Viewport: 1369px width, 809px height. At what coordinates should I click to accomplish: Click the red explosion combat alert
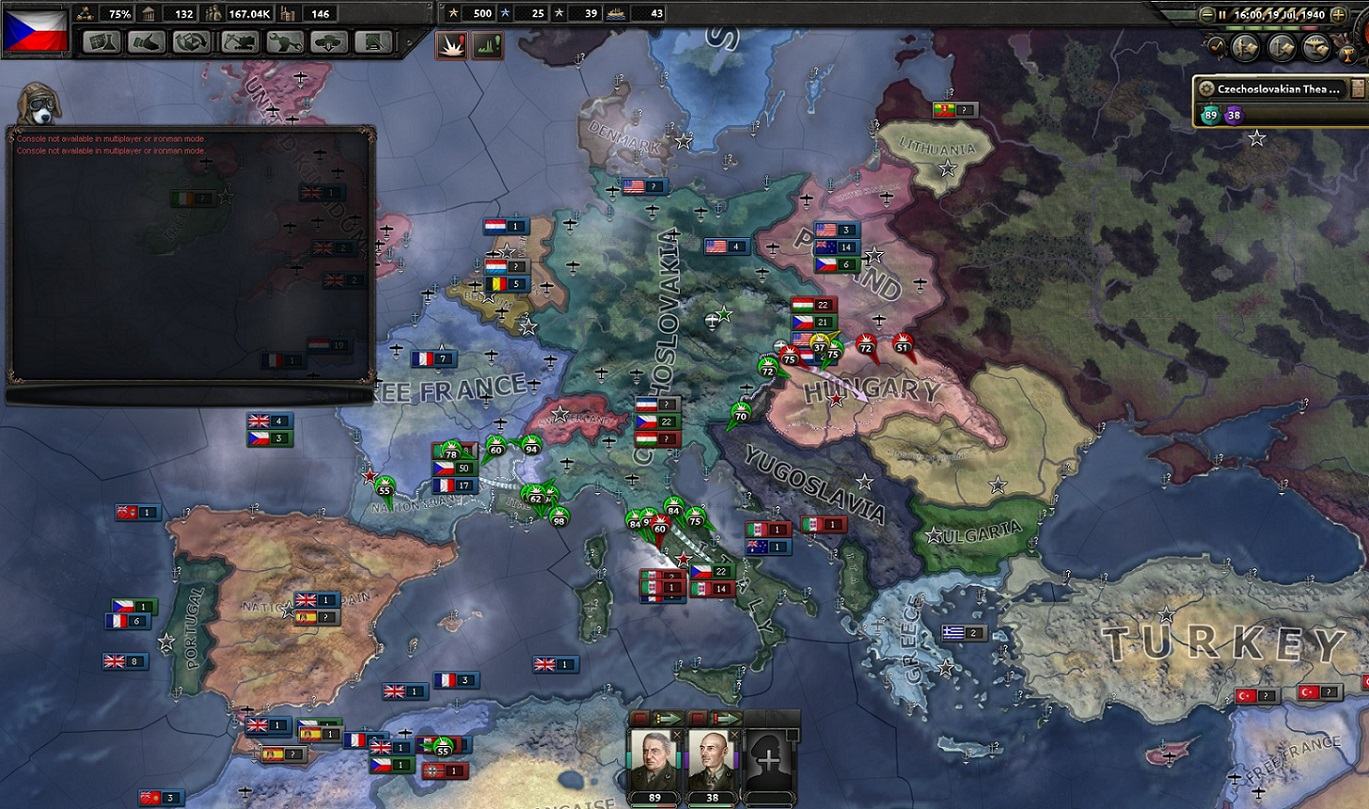pyautogui.click(x=450, y=45)
